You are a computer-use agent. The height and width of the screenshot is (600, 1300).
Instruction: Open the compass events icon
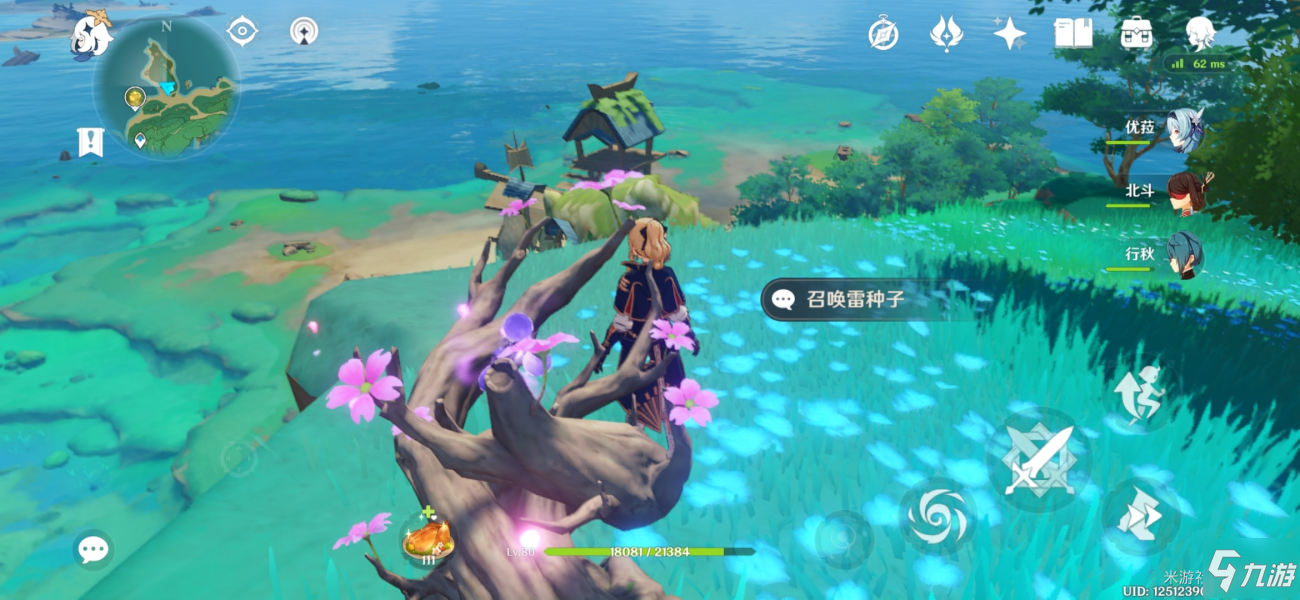point(883,34)
